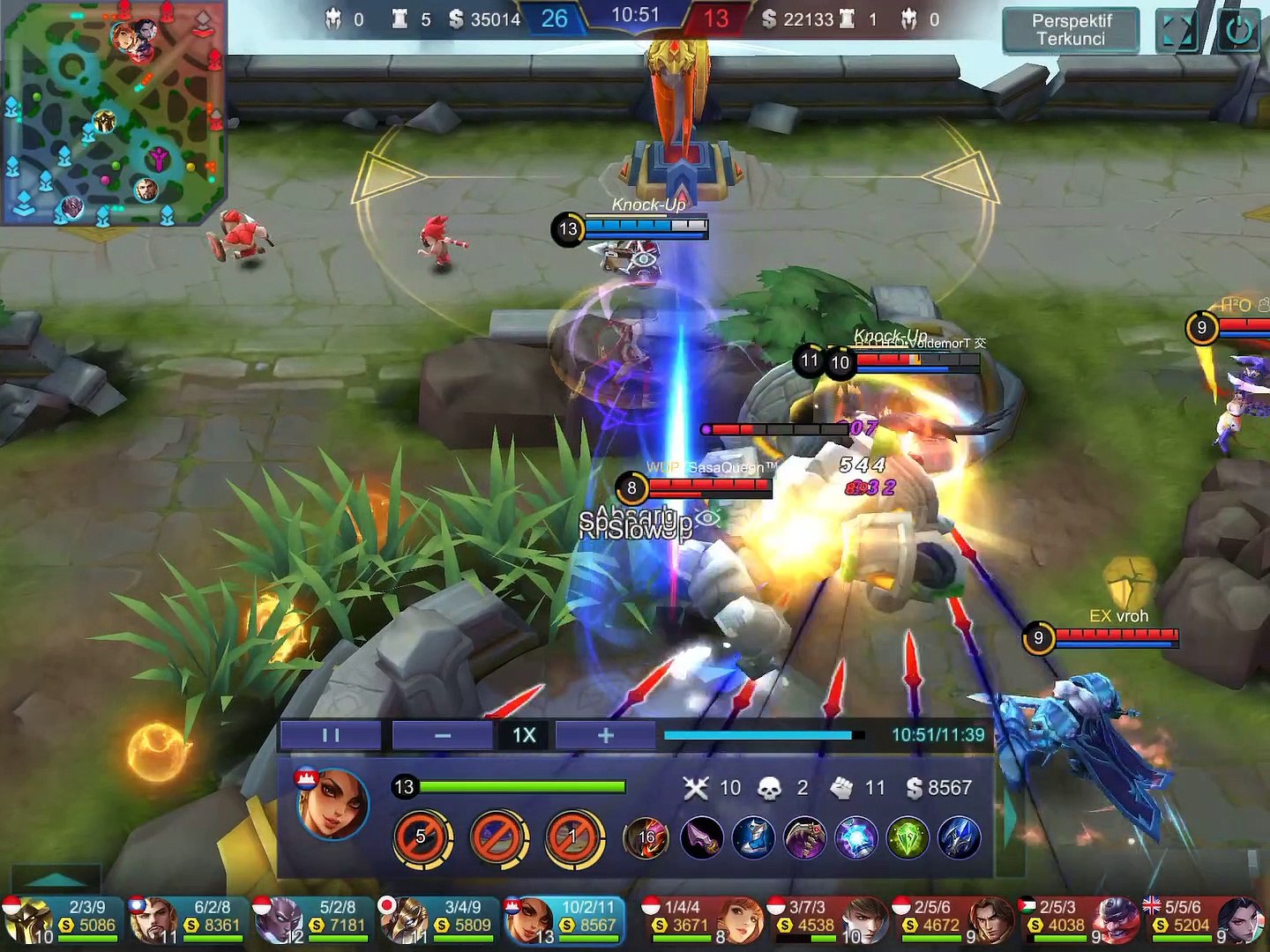Viewport: 1270px width, 952px height.
Task: Toggle the Perspektif Terkunci camera button
Action: pyautogui.click(x=1071, y=30)
